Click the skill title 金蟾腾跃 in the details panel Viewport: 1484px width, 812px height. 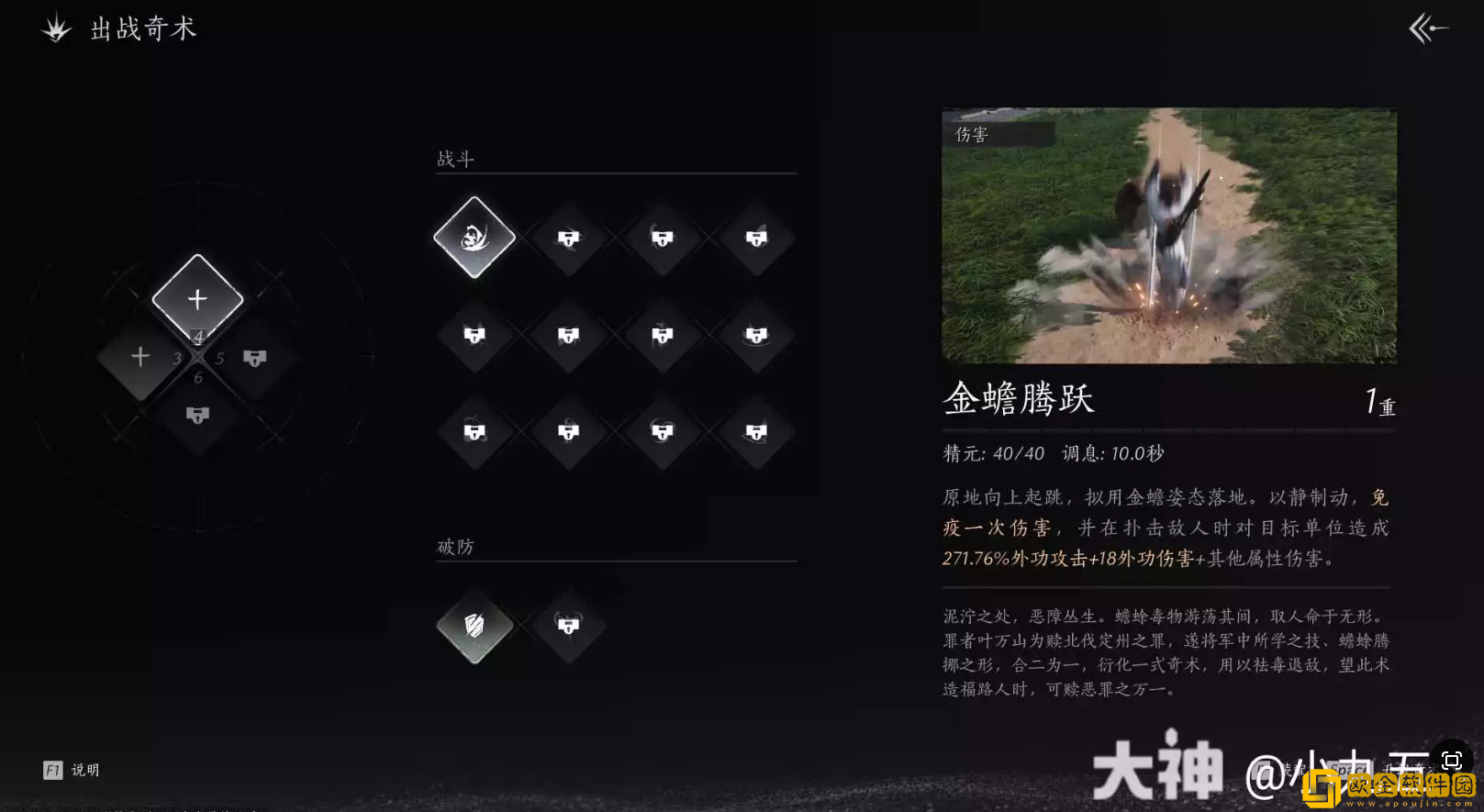[1018, 400]
